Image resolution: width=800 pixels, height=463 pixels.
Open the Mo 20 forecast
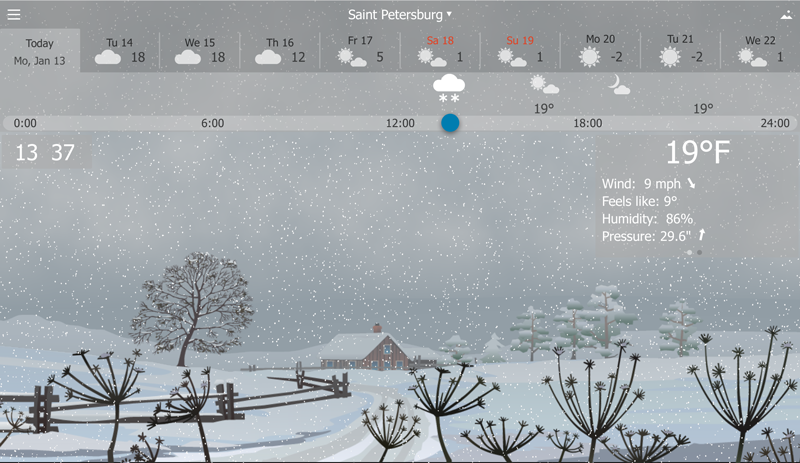(x=600, y=51)
